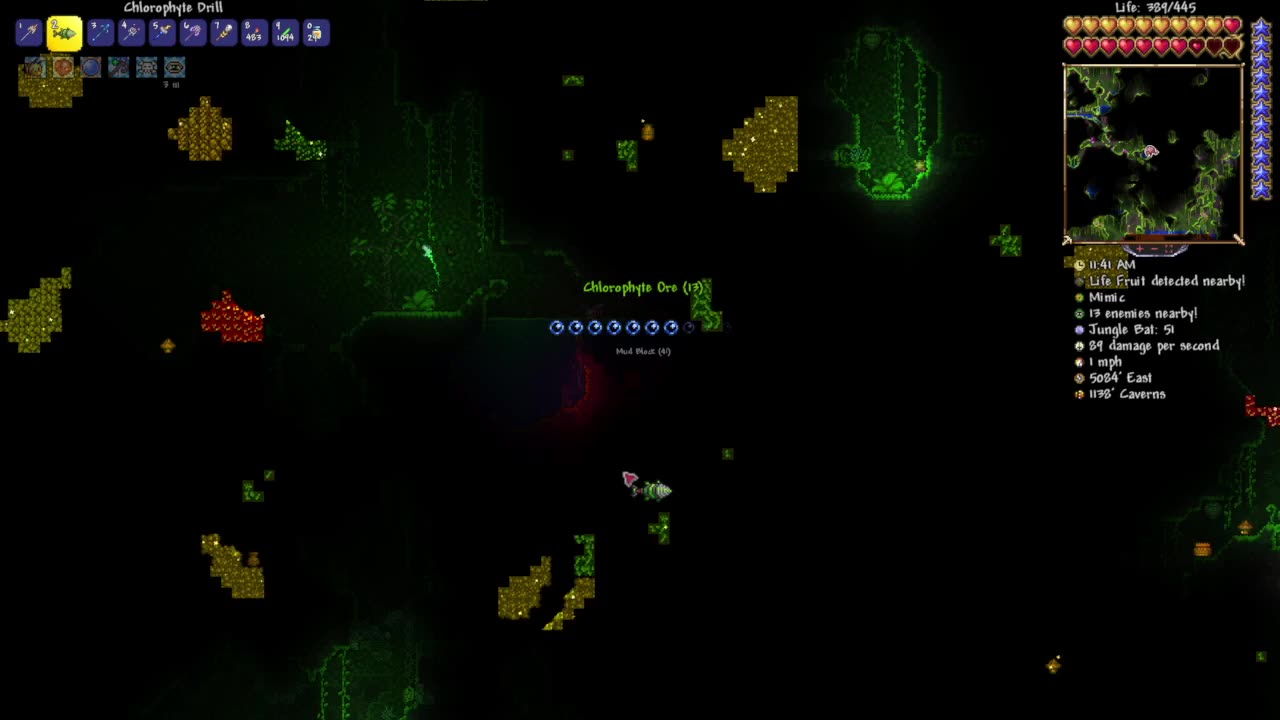This screenshot has height=720, width=1280.
Task: Zoom out the minimap with the minus button
Action: point(1153,249)
